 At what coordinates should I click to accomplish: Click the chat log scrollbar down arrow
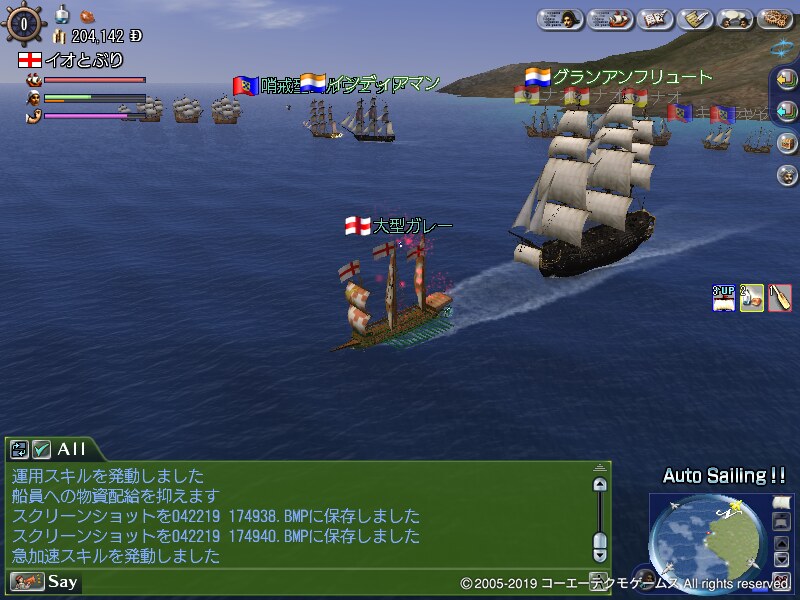click(x=599, y=553)
